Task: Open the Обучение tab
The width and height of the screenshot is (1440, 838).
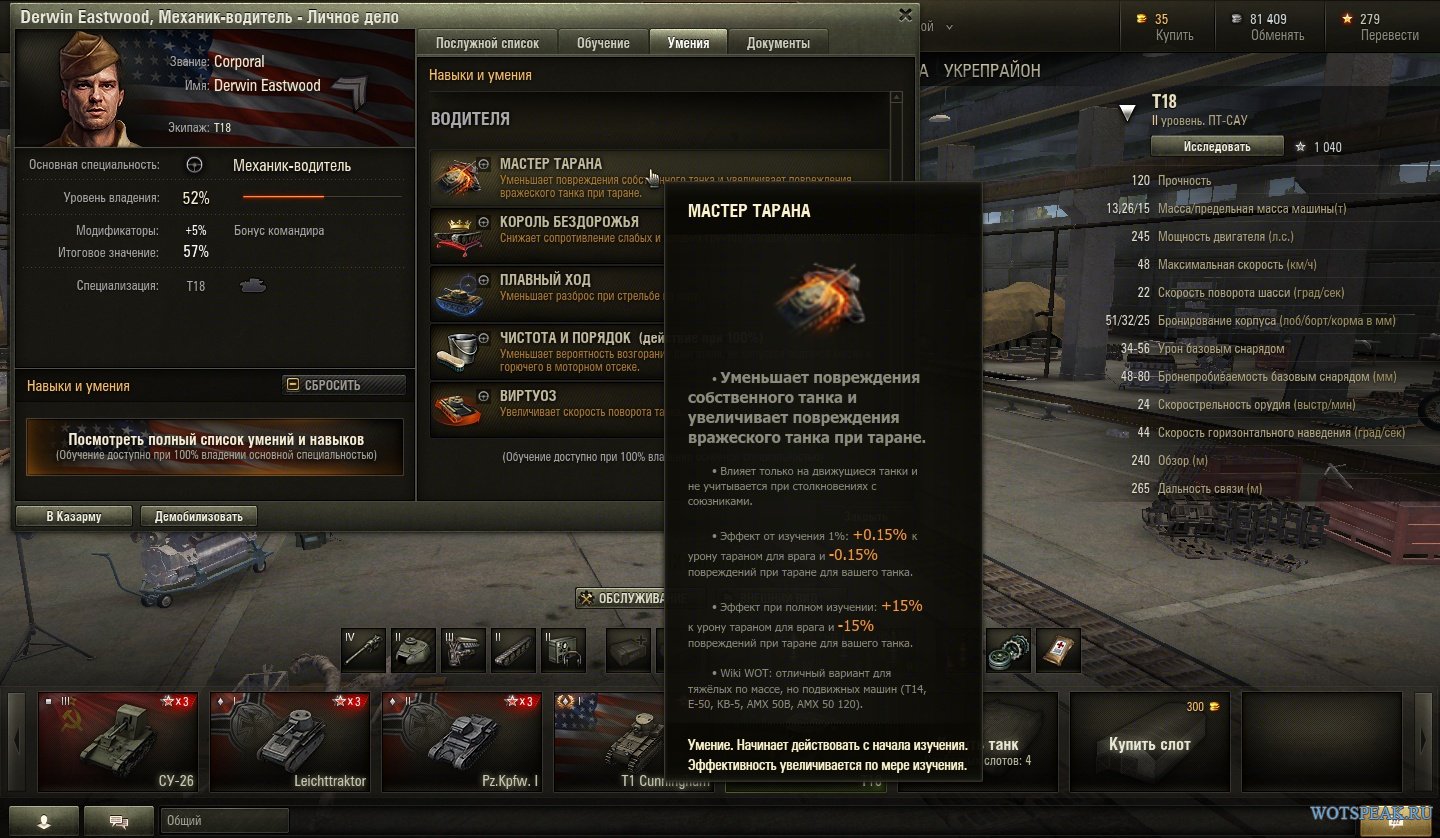Action: click(x=603, y=43)
